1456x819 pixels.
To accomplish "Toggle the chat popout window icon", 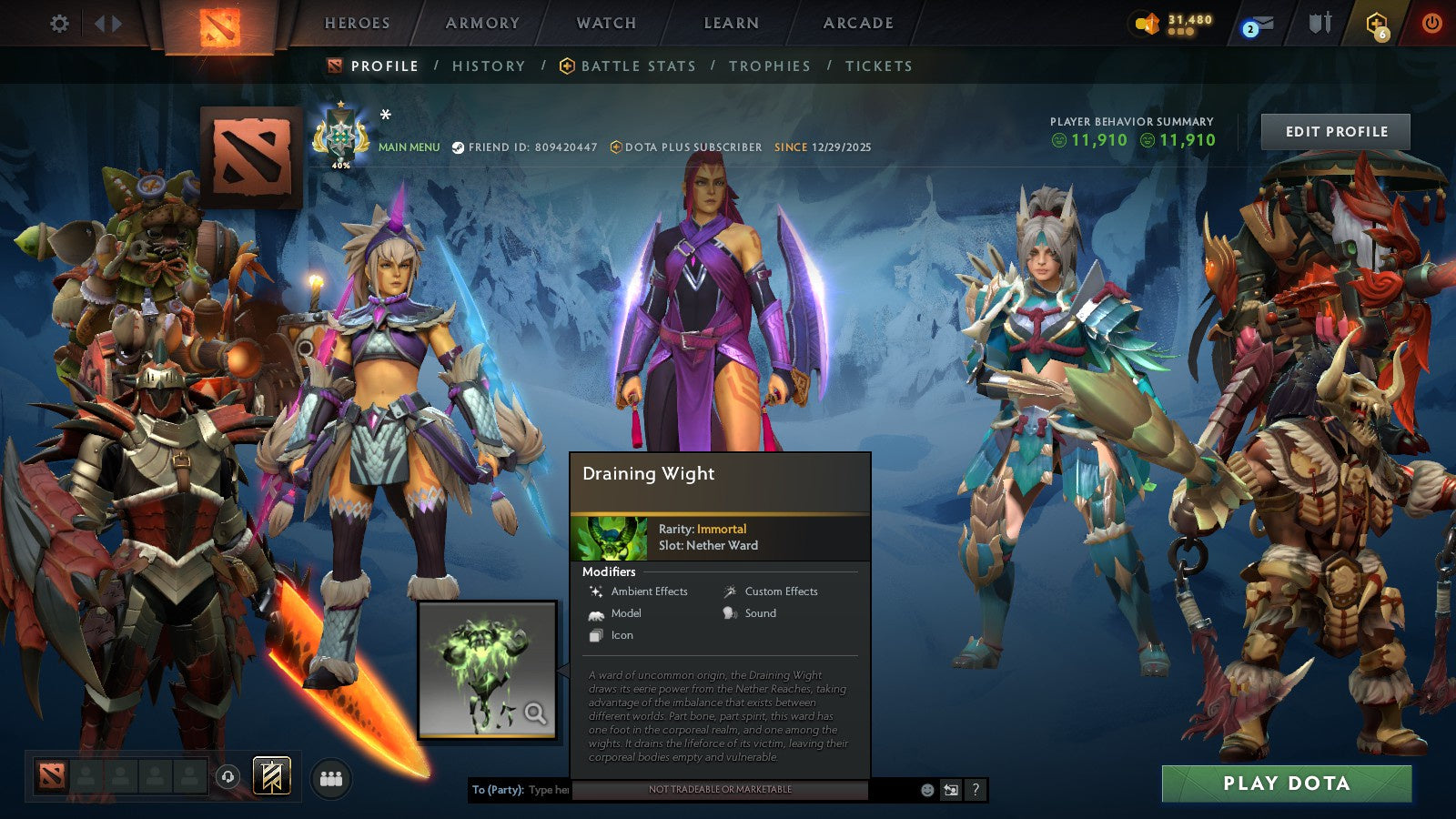I will 949,790.
